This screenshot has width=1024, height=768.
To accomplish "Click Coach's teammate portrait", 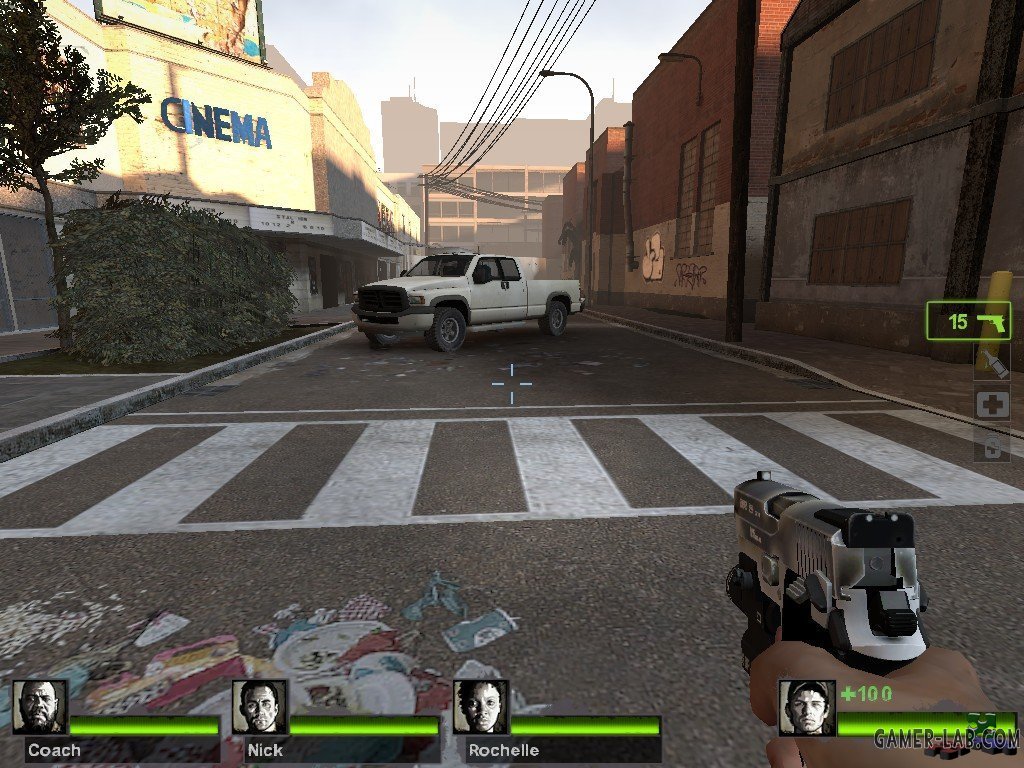I will [x=41, y=707].
